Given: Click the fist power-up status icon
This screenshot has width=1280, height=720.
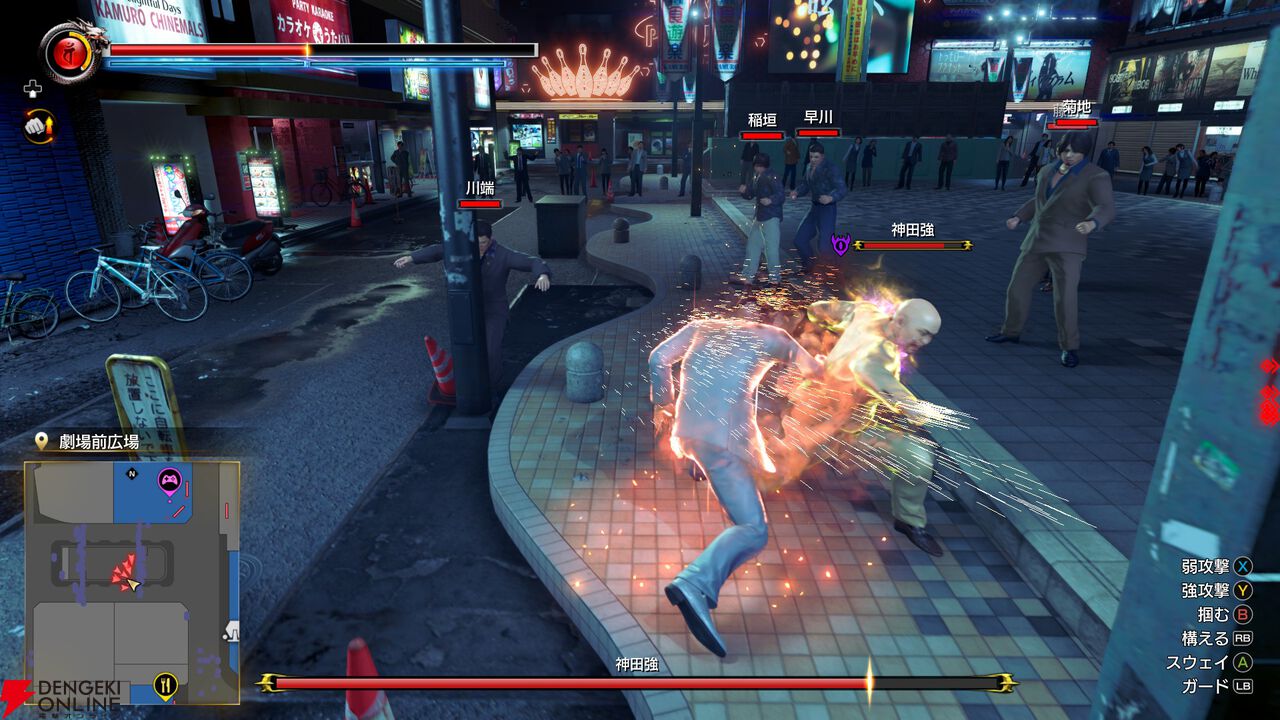Looking at the screenshot, I should point(39,126).
